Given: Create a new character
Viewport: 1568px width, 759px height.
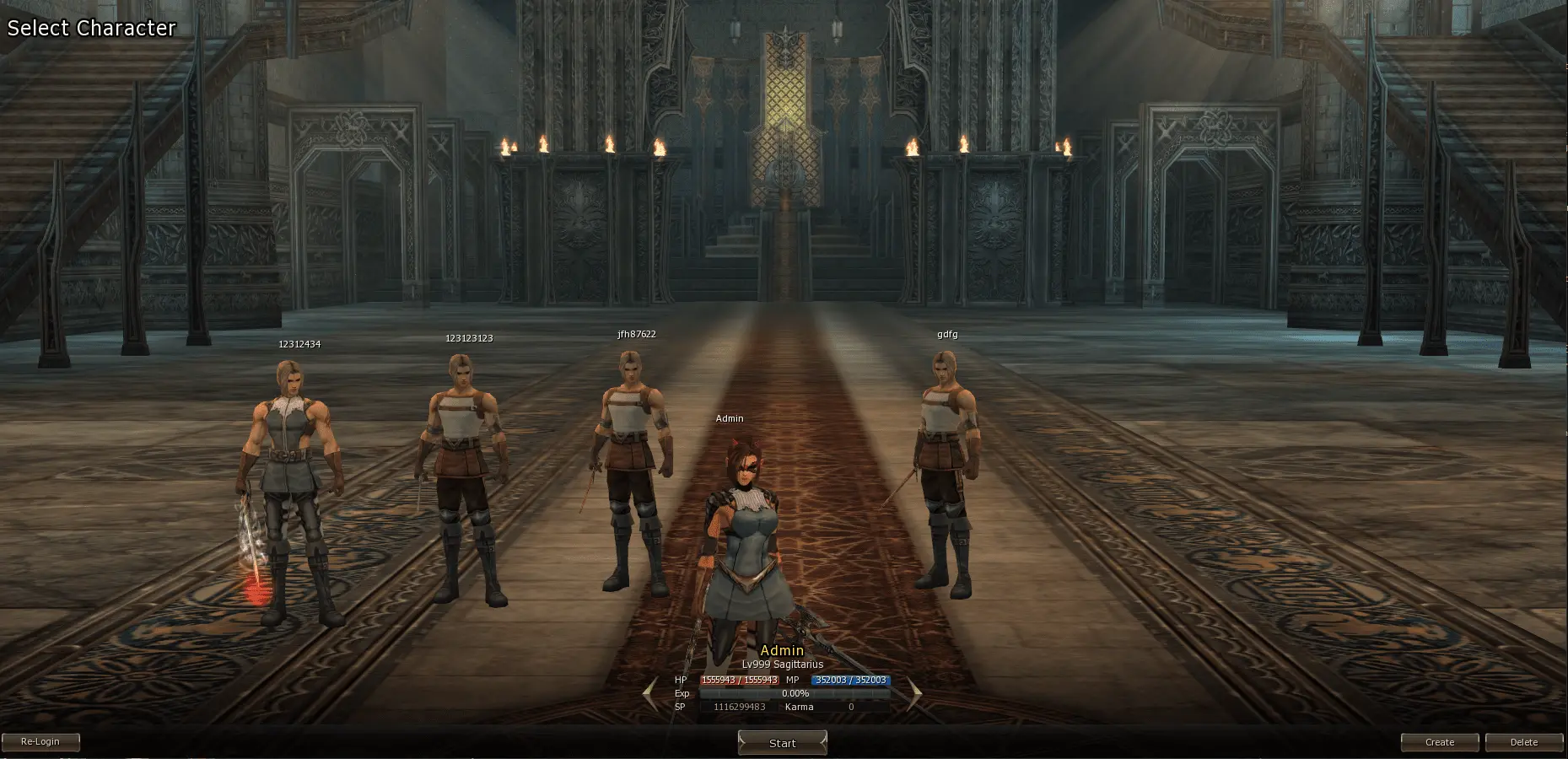Looking at the screenshot, I should (x=1439, y=742).
